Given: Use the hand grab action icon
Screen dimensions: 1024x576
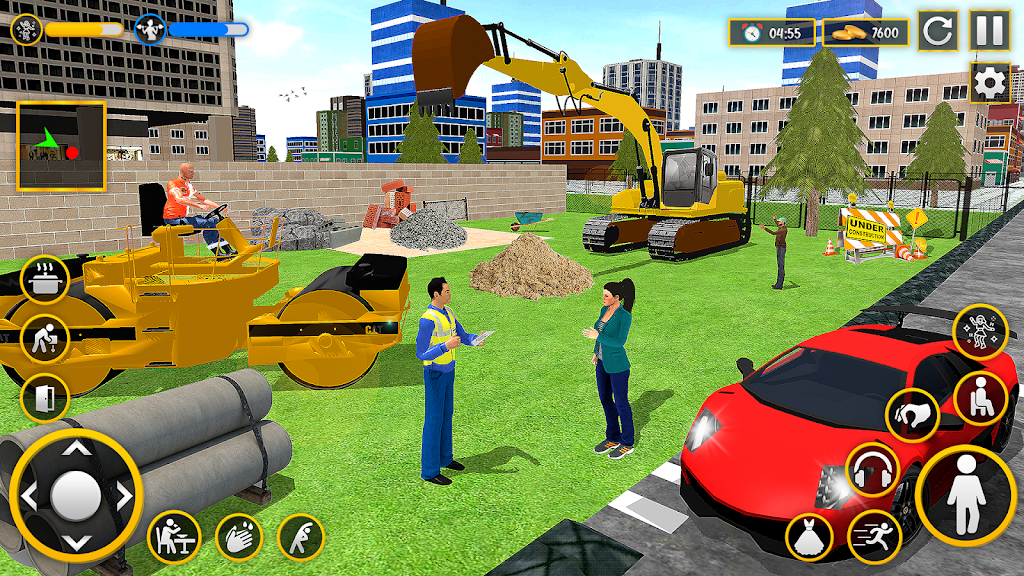Looking at the screenshot, I should point(912,414).
